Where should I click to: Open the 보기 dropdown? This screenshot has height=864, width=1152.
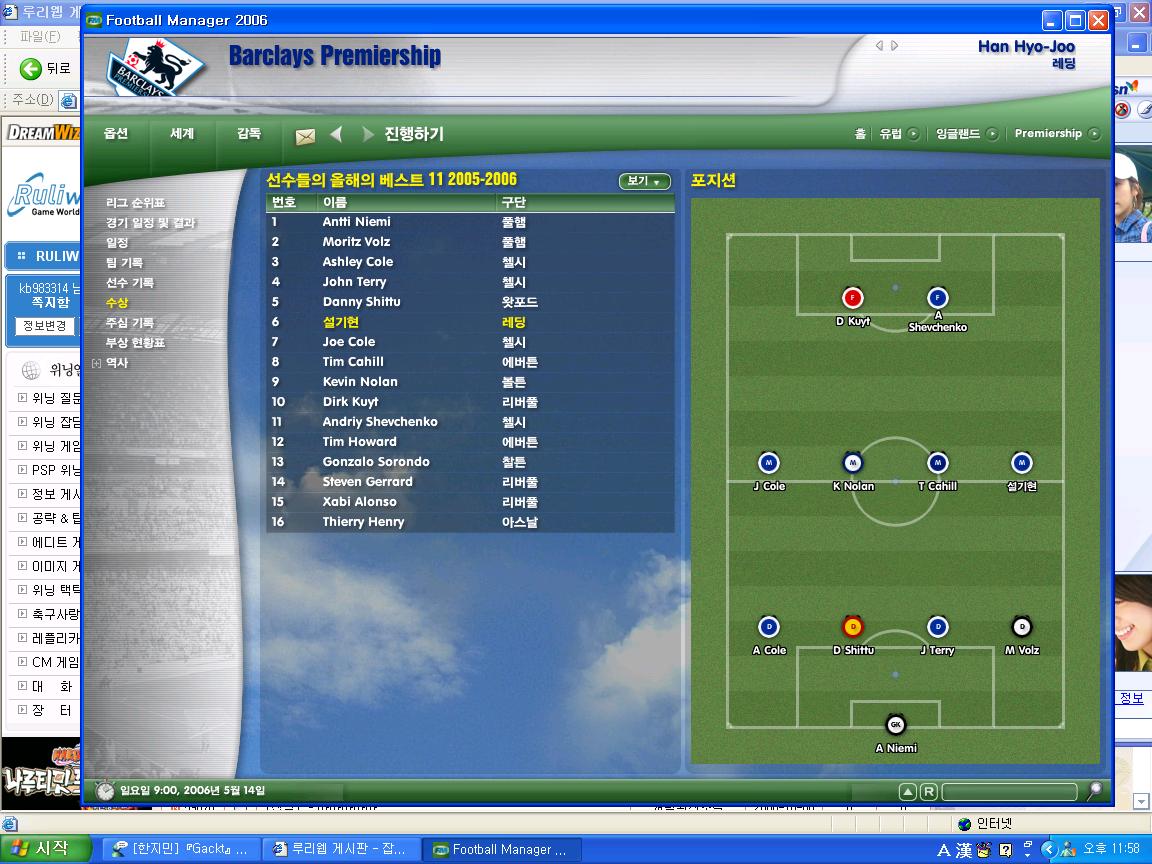click(643, 181)
